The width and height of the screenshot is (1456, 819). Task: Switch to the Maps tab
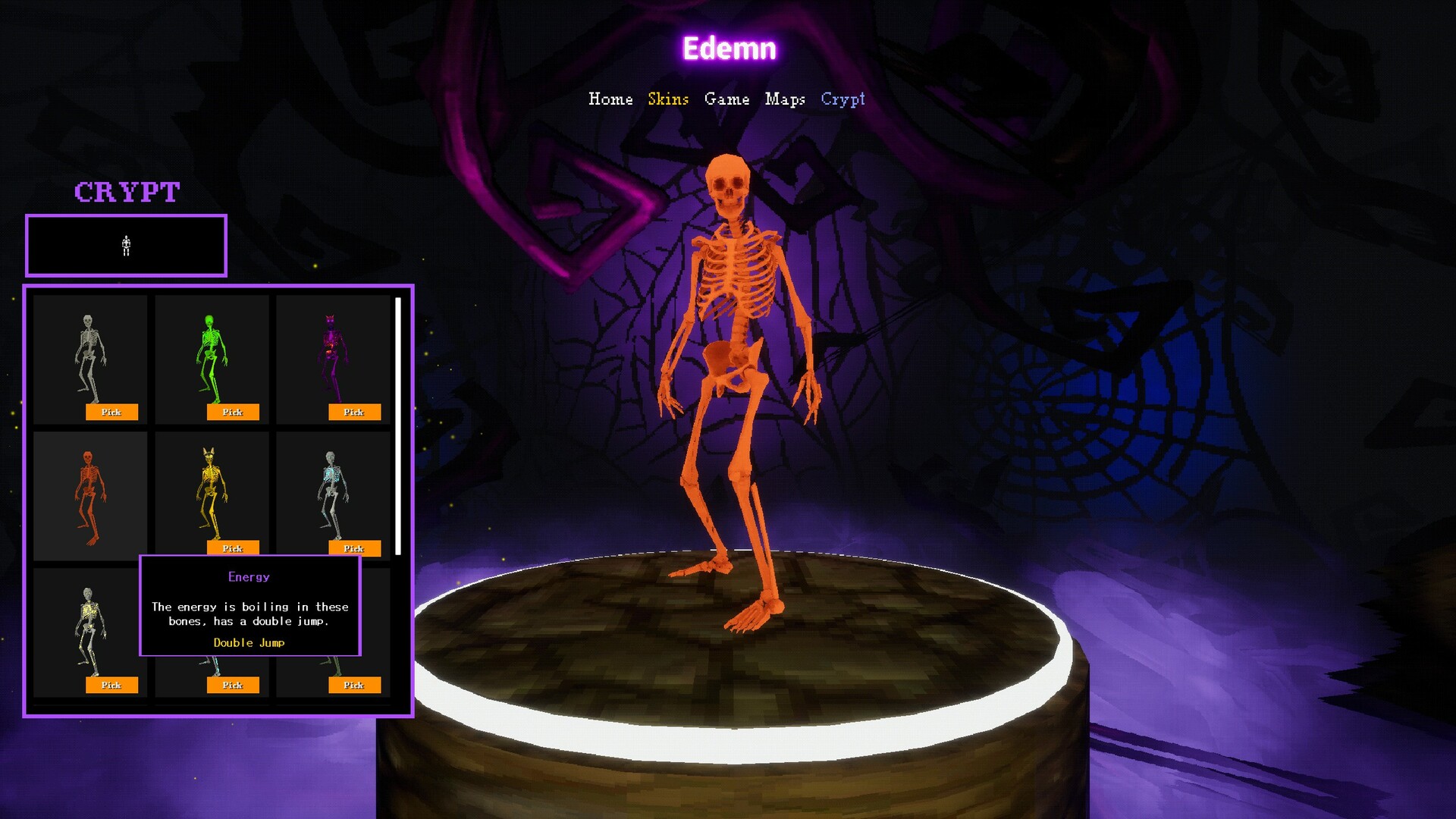pyautogui.click(x=787, y=99)
